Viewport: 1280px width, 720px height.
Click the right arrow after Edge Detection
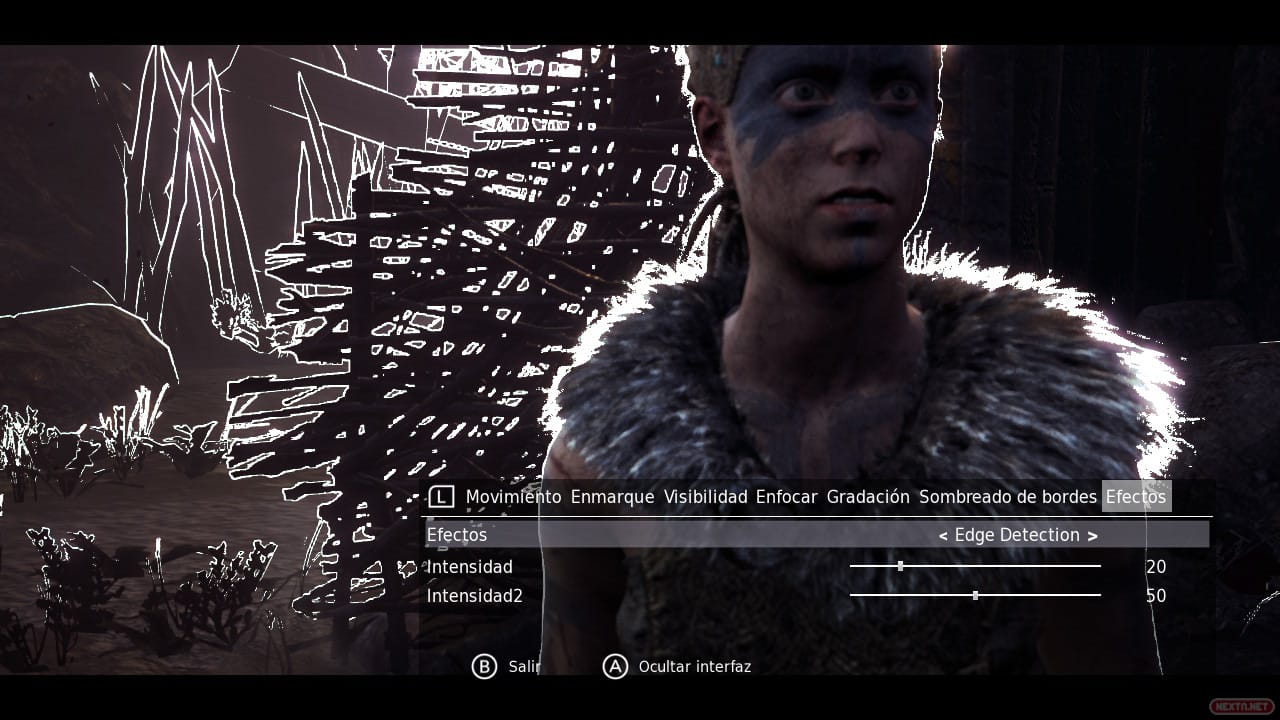point(1095,535)
